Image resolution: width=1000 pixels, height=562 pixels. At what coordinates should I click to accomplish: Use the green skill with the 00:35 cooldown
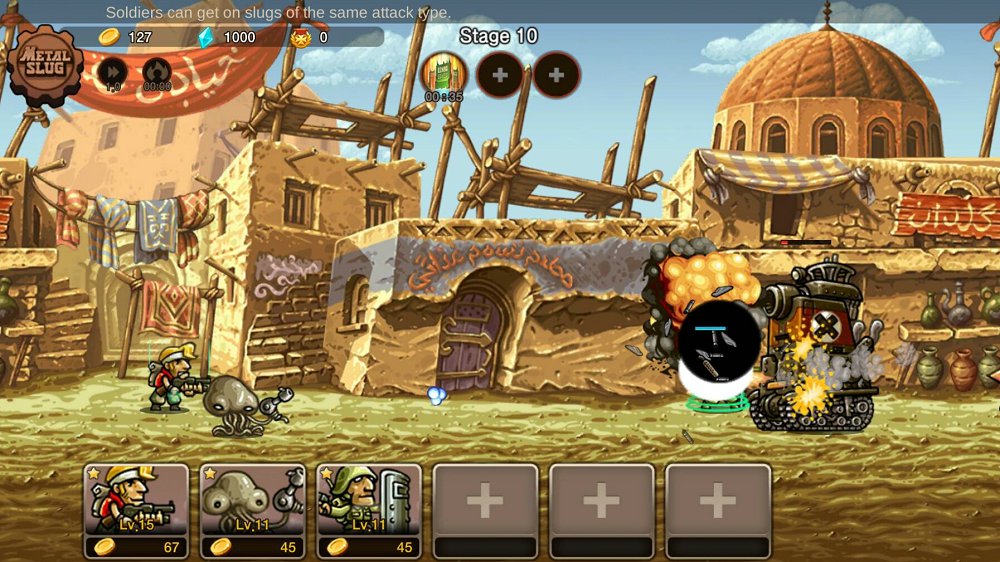coord(442,74)
